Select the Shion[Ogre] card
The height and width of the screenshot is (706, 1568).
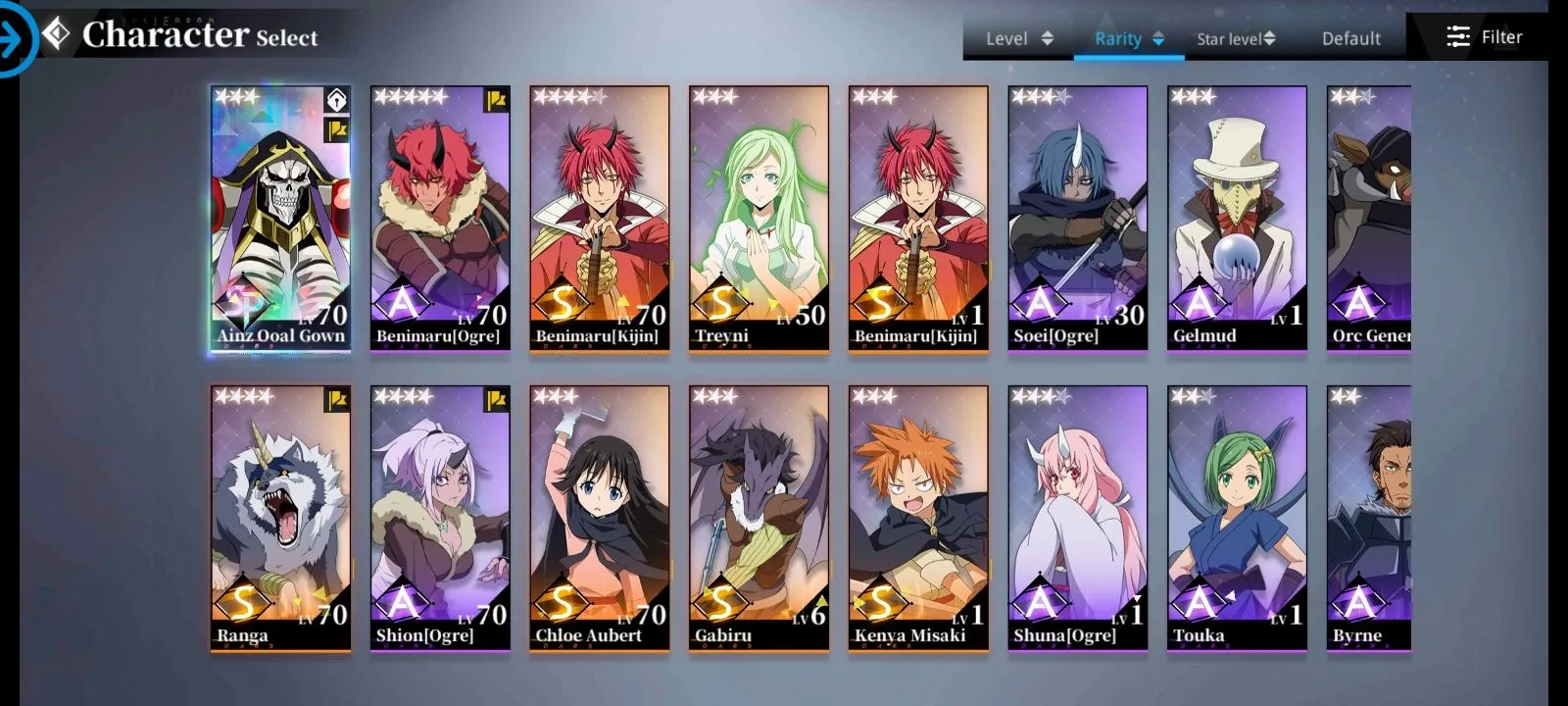(440, 518)
